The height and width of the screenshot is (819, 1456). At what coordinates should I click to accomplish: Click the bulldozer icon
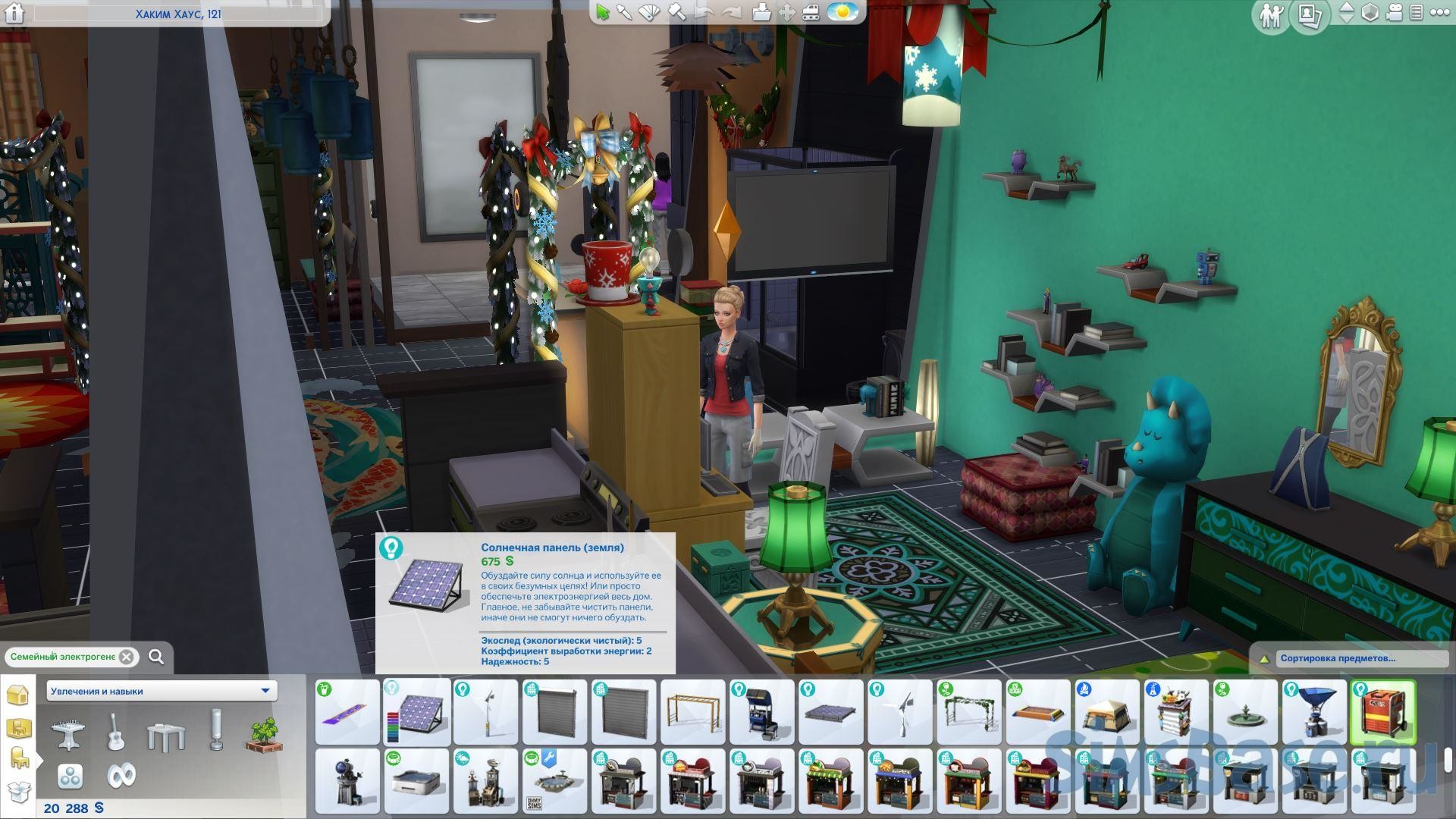tap(811, 12)
